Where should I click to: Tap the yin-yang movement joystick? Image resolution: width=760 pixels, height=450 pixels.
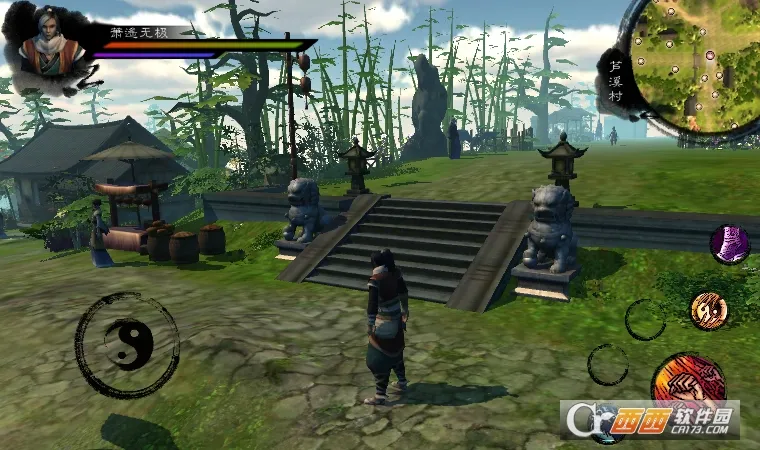pos(128,345)
